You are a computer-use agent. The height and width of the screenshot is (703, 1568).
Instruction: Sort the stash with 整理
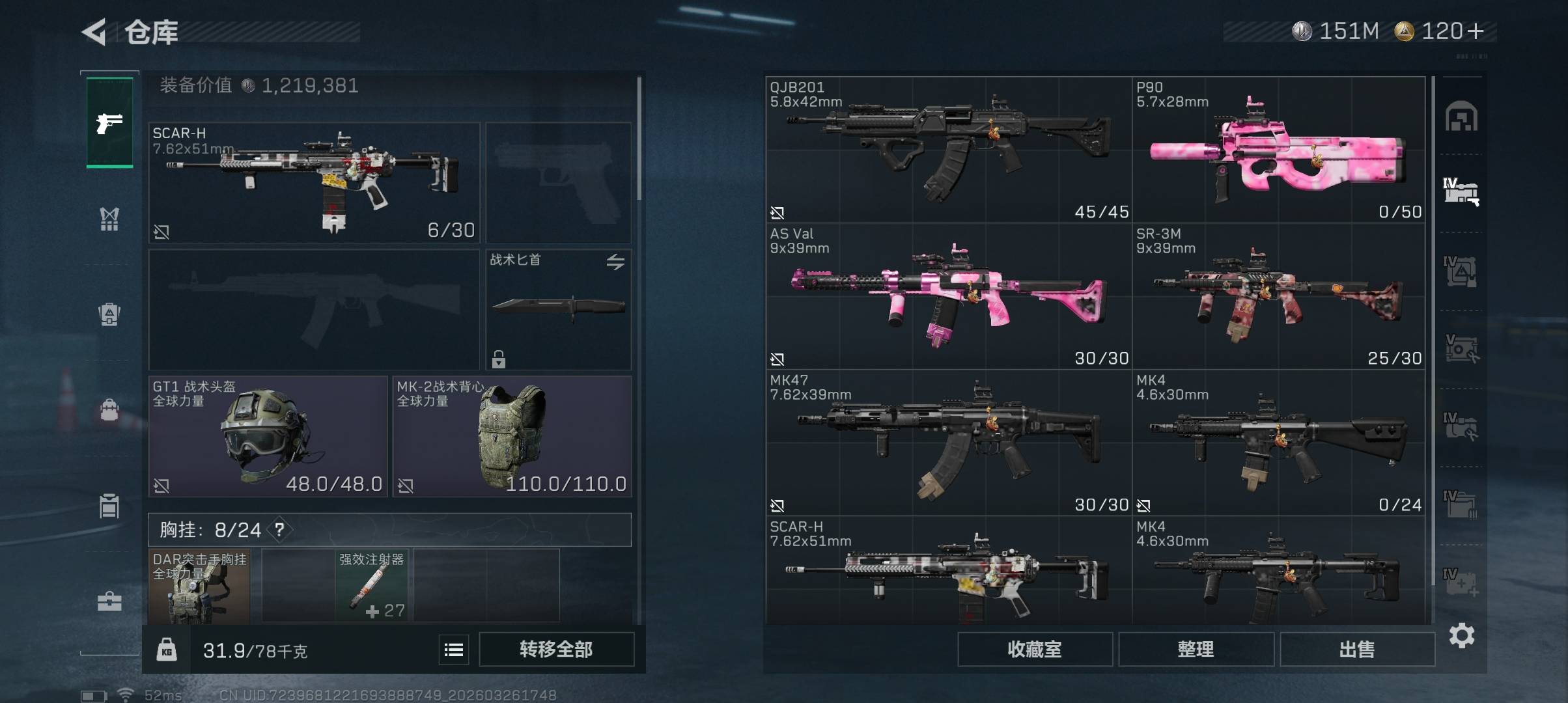1196,649
